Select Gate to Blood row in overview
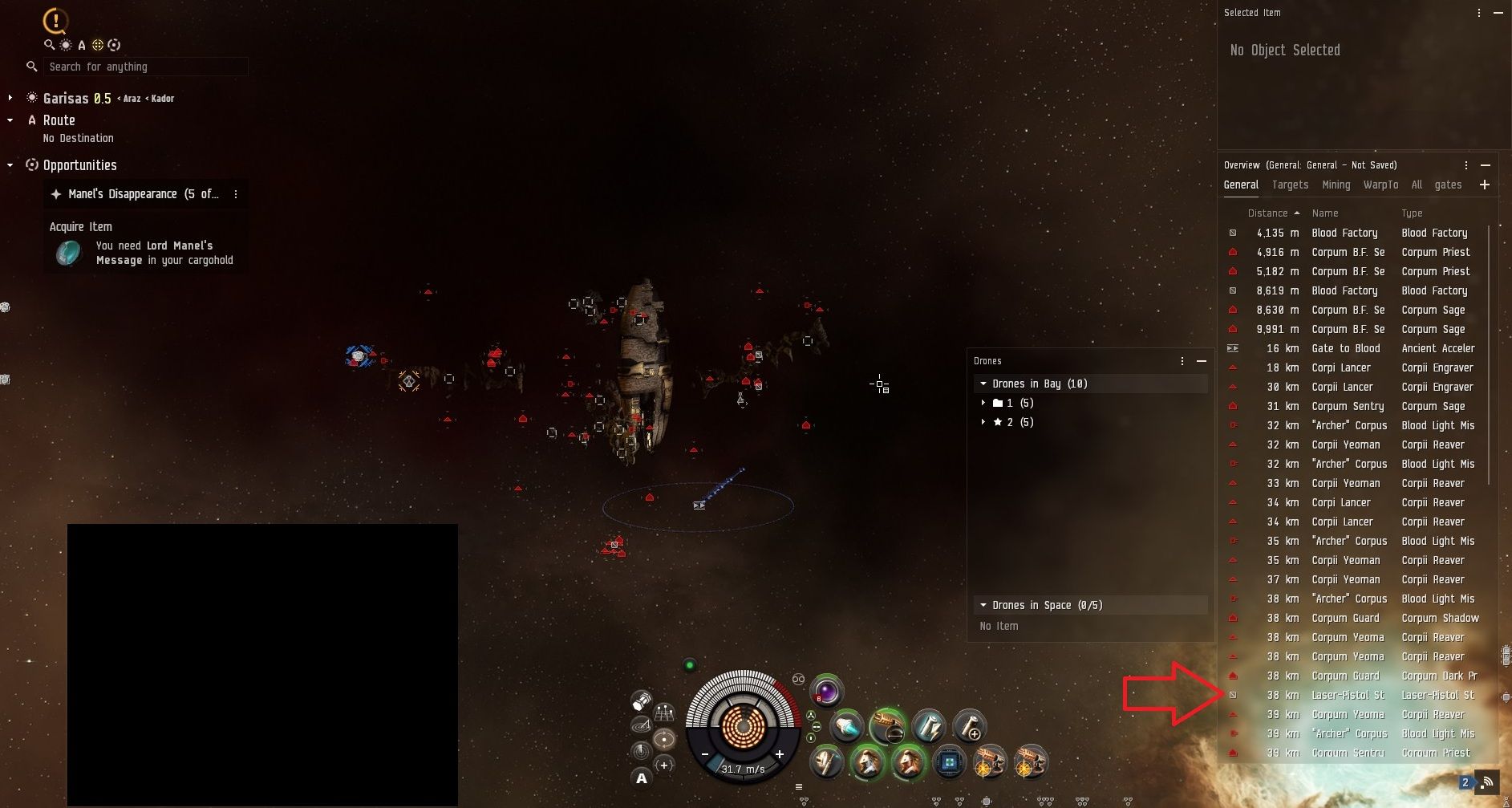1512x808 pixels. (x=1345, y=348)
